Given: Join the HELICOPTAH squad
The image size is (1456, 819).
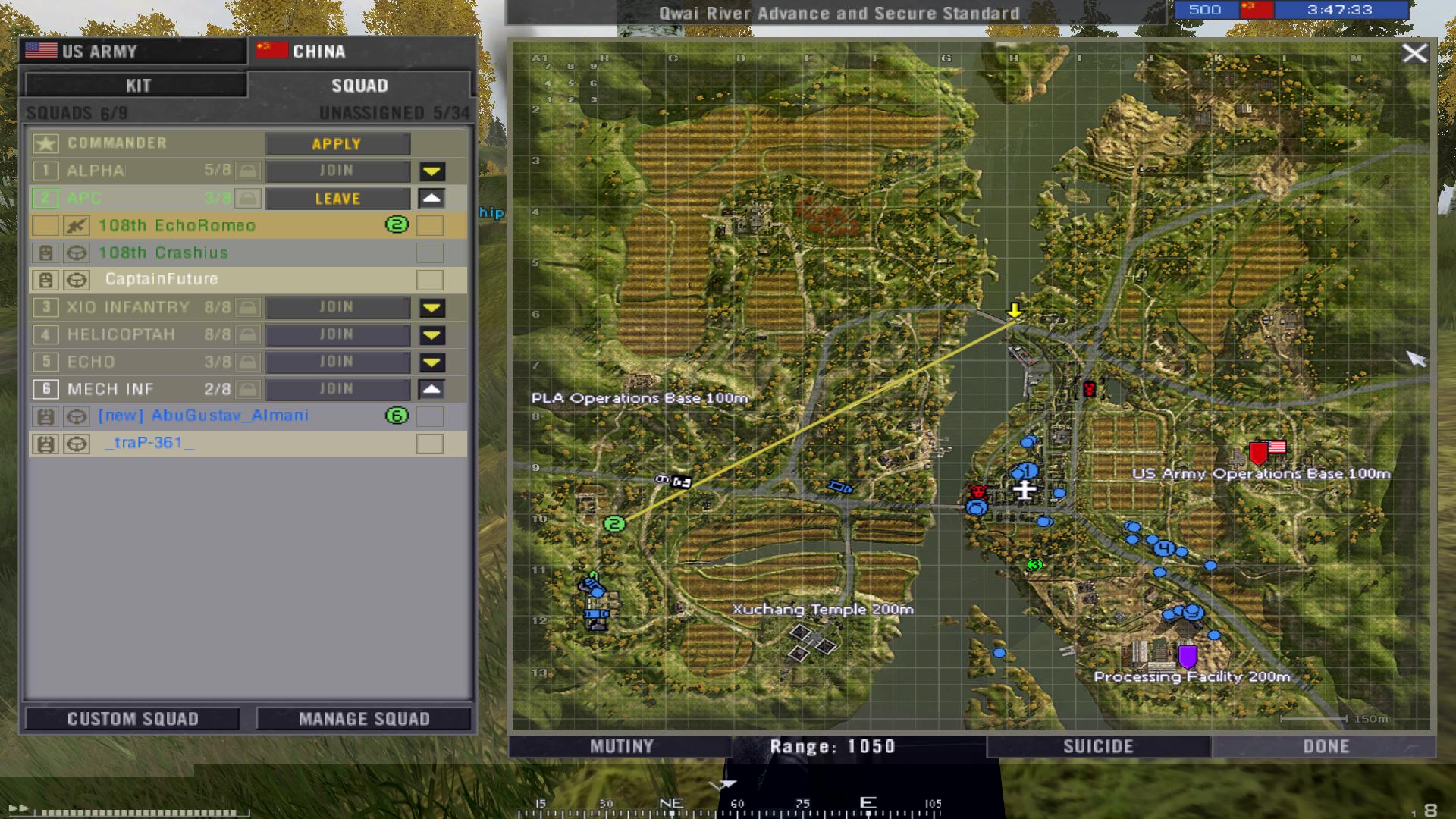Looking at the screenshot, I should (337, 335).
